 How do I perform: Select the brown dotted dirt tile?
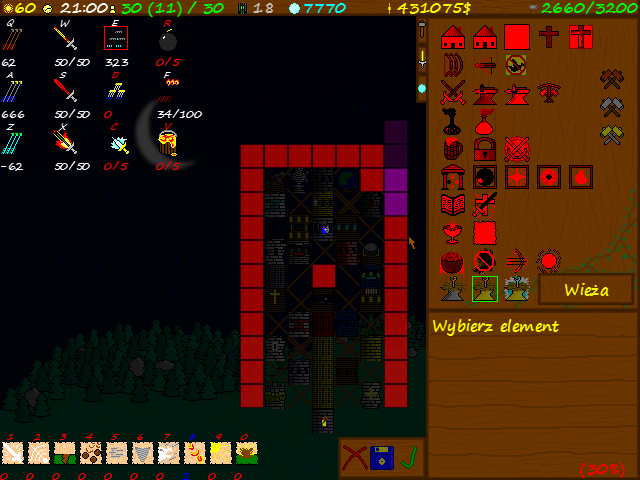pyautogui.click(x=88, y=453)
